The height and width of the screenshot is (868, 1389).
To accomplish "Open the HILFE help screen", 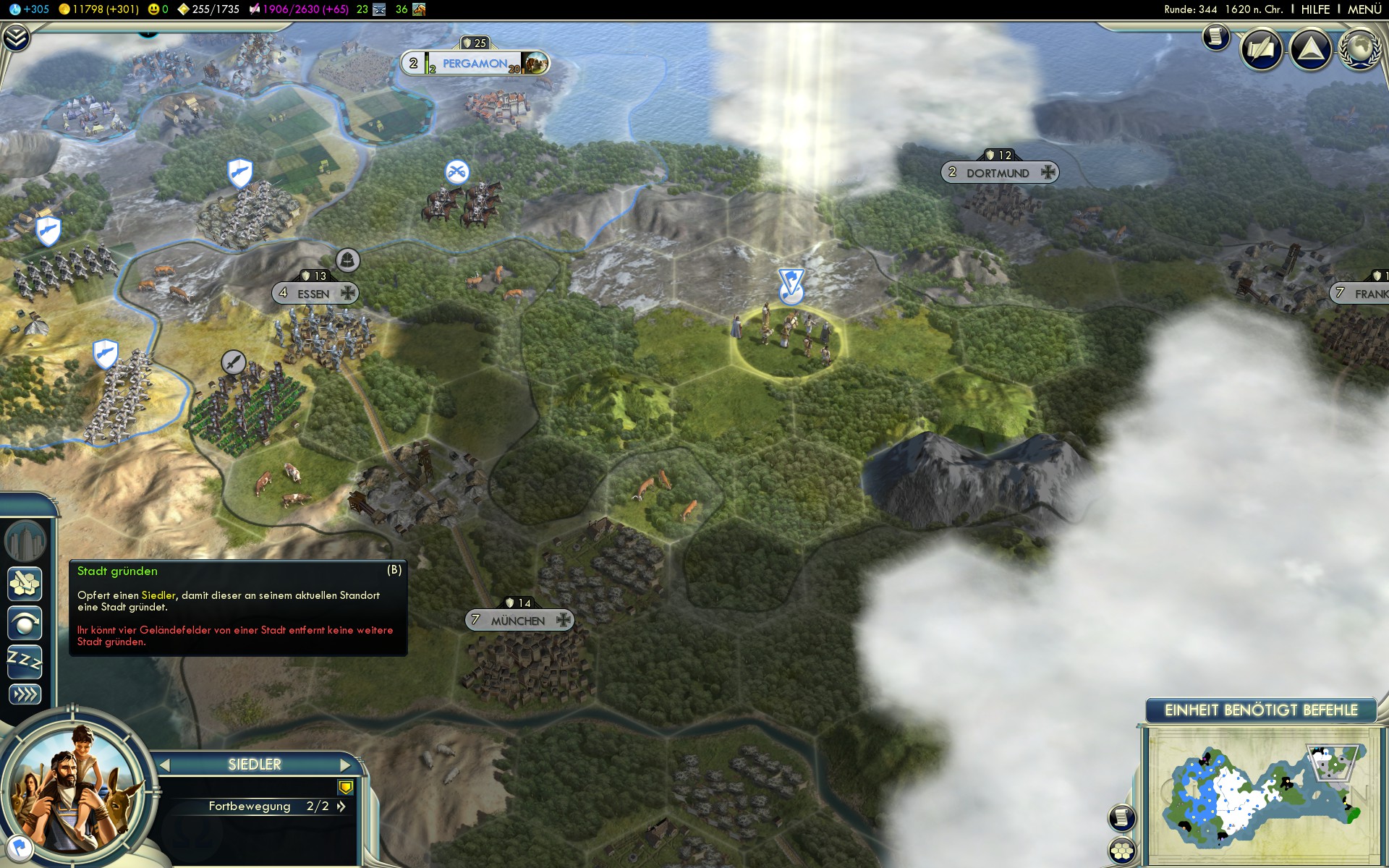I will (1315, 9).
